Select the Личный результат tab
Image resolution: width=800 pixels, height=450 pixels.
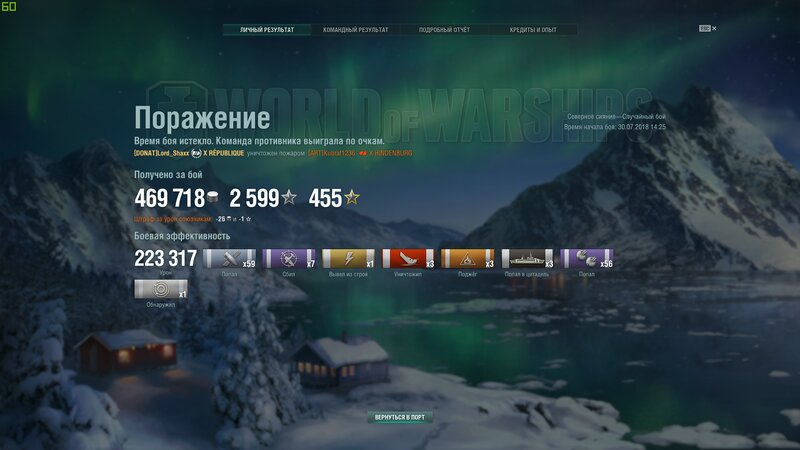[x=267, y=30]
